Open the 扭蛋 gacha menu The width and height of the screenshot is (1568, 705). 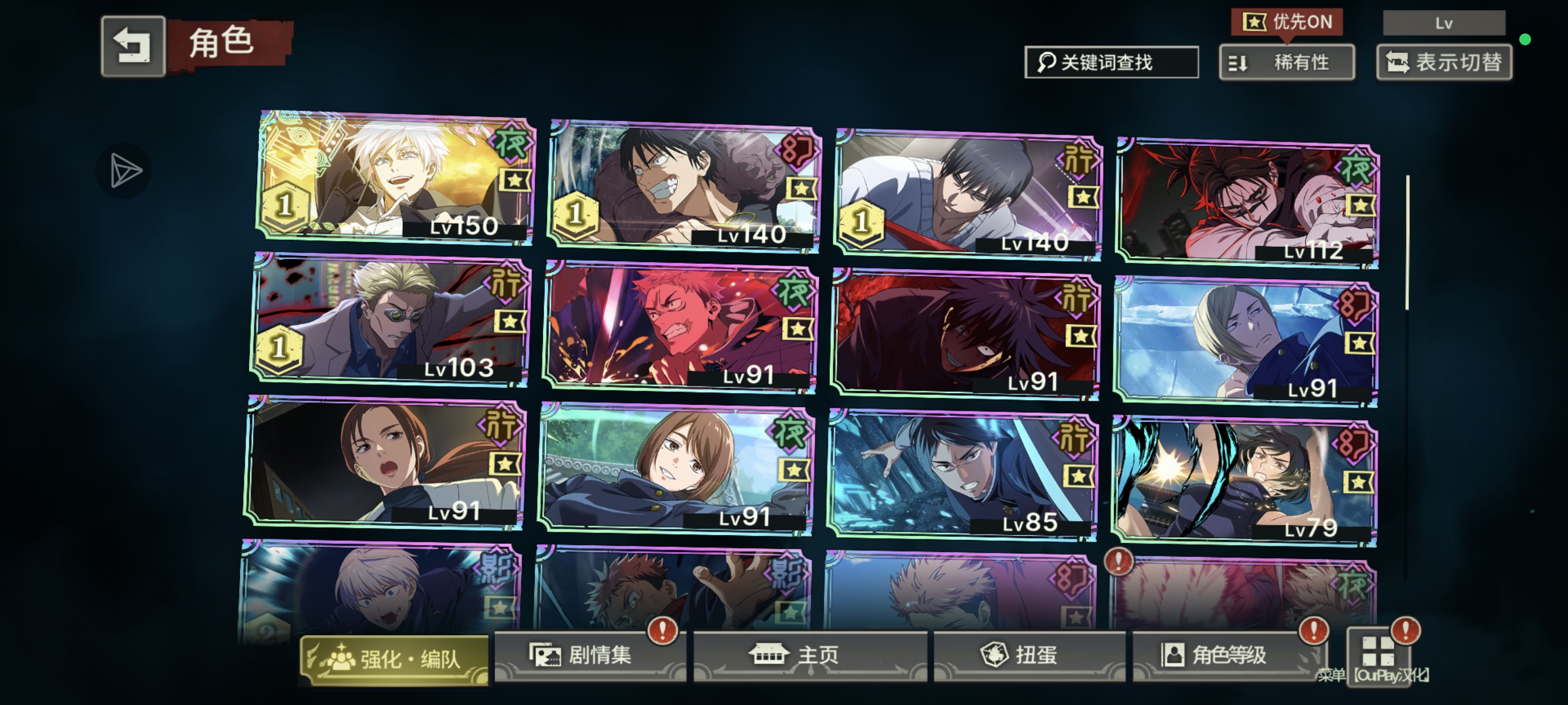click(x=1029, y=655)
